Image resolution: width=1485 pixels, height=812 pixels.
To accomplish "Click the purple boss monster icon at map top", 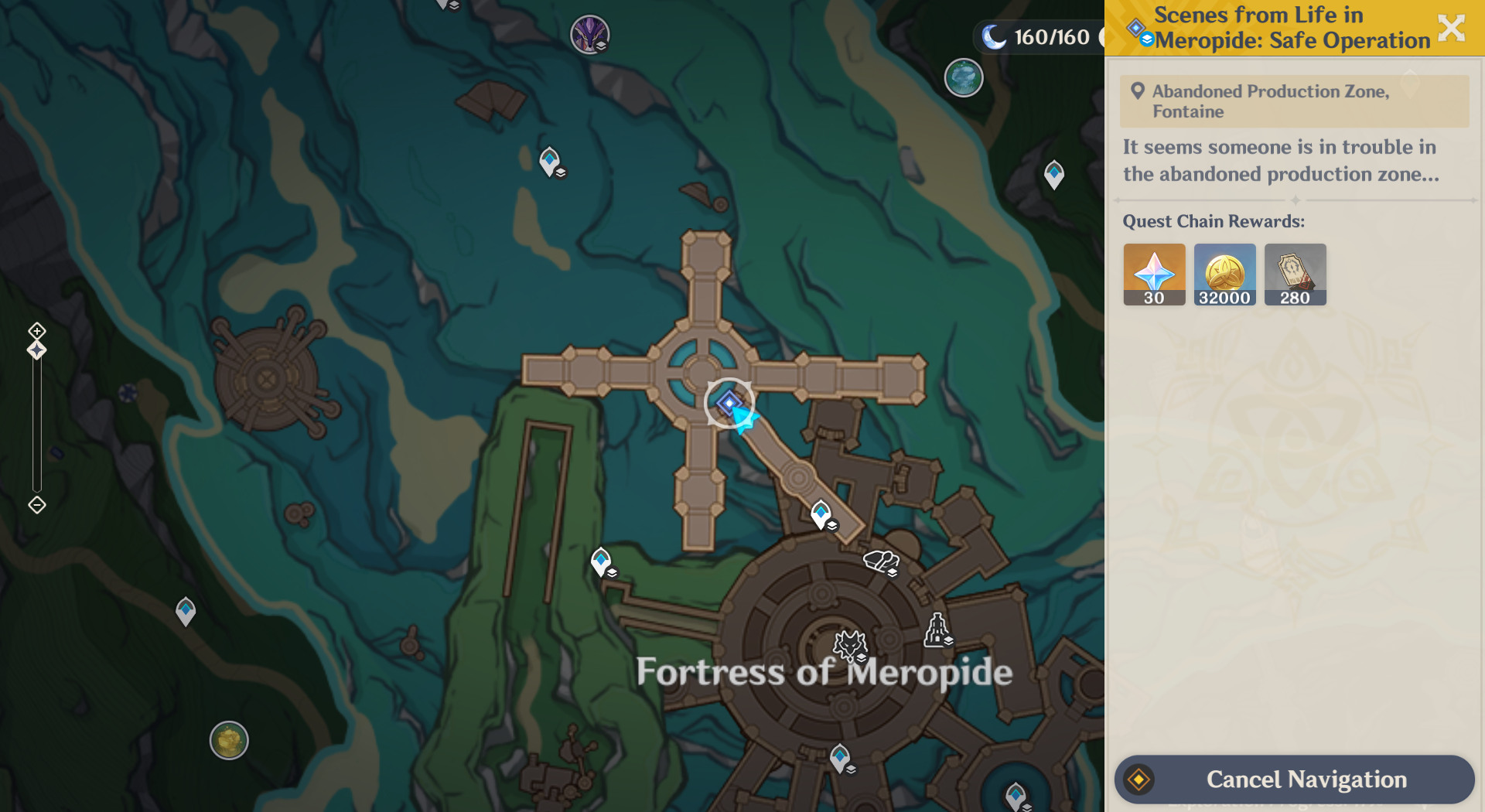I will tap(590, 35).
